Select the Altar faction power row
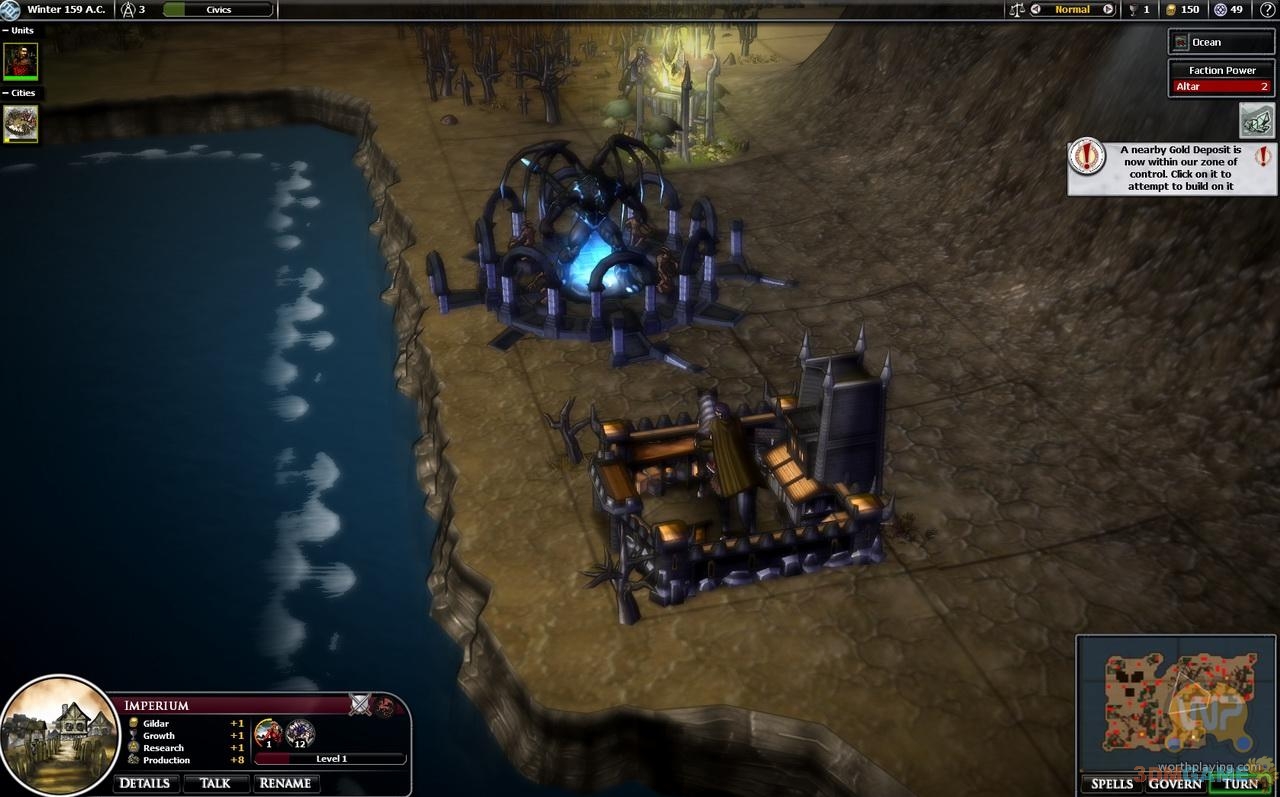The image size is (1280, 797). click(x=1222, y=87)
